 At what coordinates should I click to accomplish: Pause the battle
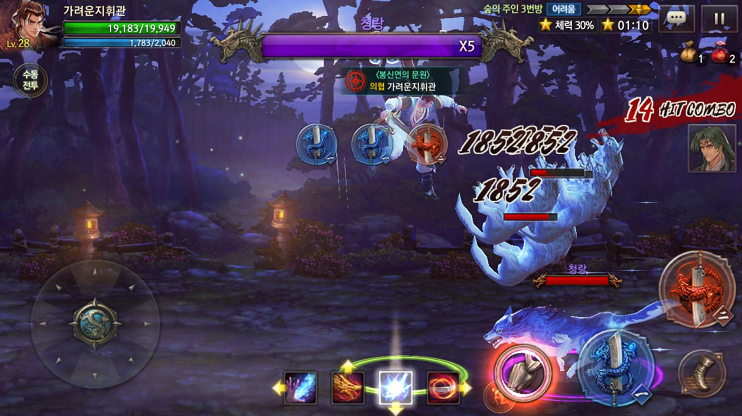(x=719, y=18)
